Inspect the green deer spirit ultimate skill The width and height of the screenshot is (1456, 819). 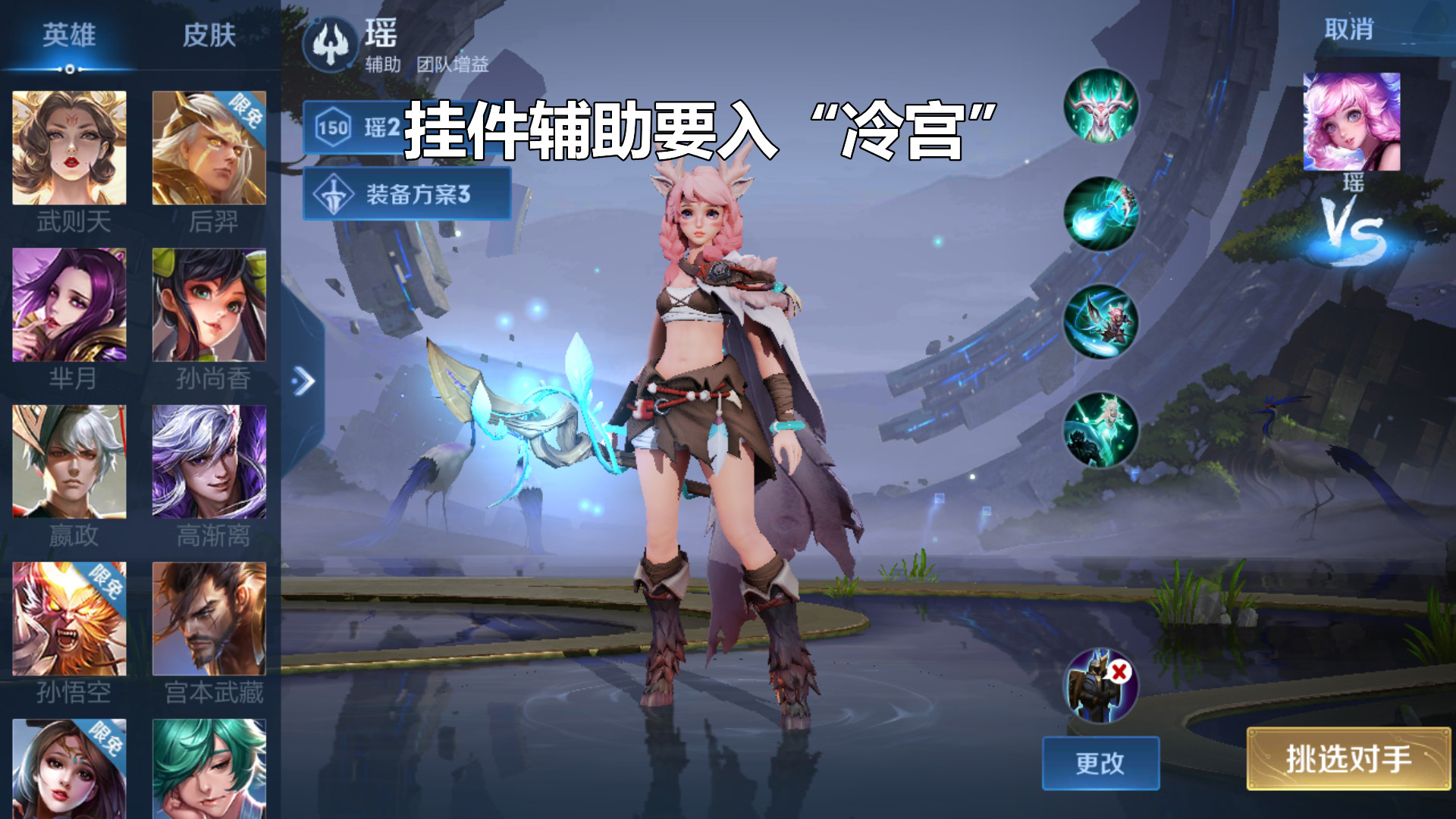[x=1100, y=429]
